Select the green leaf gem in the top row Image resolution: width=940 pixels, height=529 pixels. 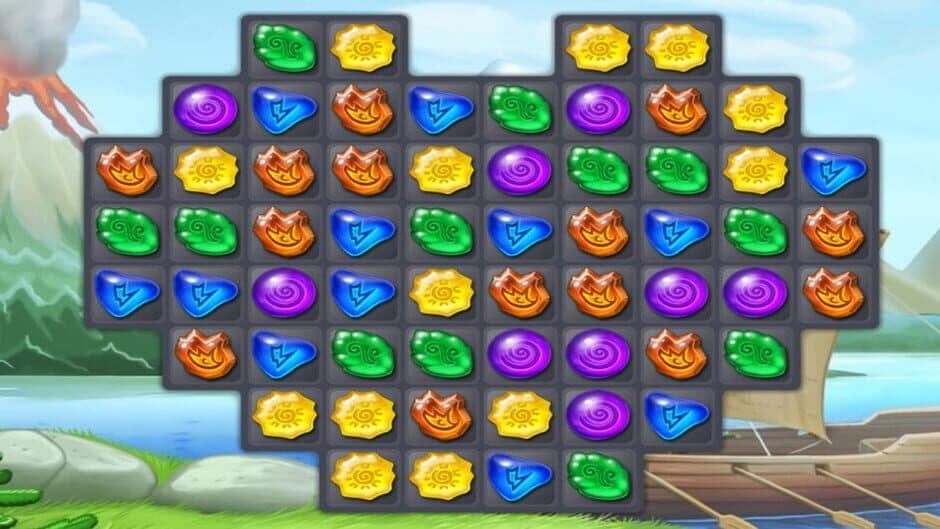pos(284,47)
